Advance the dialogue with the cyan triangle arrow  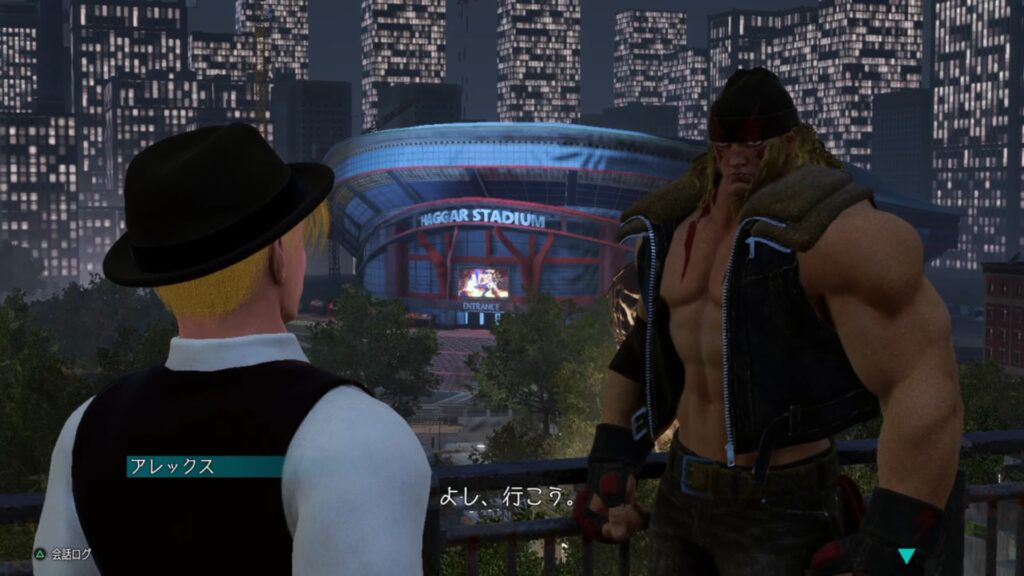(906, 556)
